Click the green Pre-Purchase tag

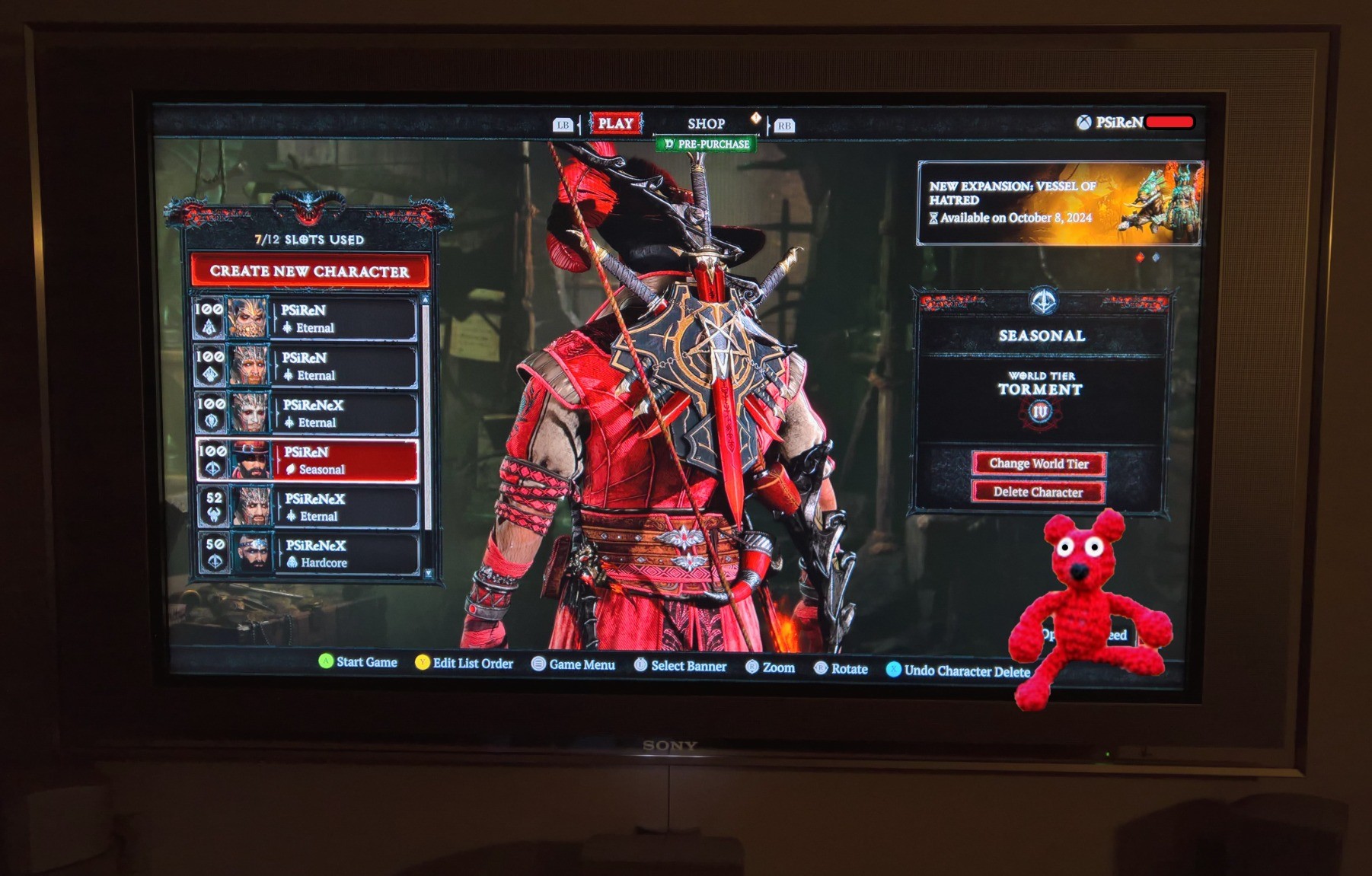tap(707, 144)
